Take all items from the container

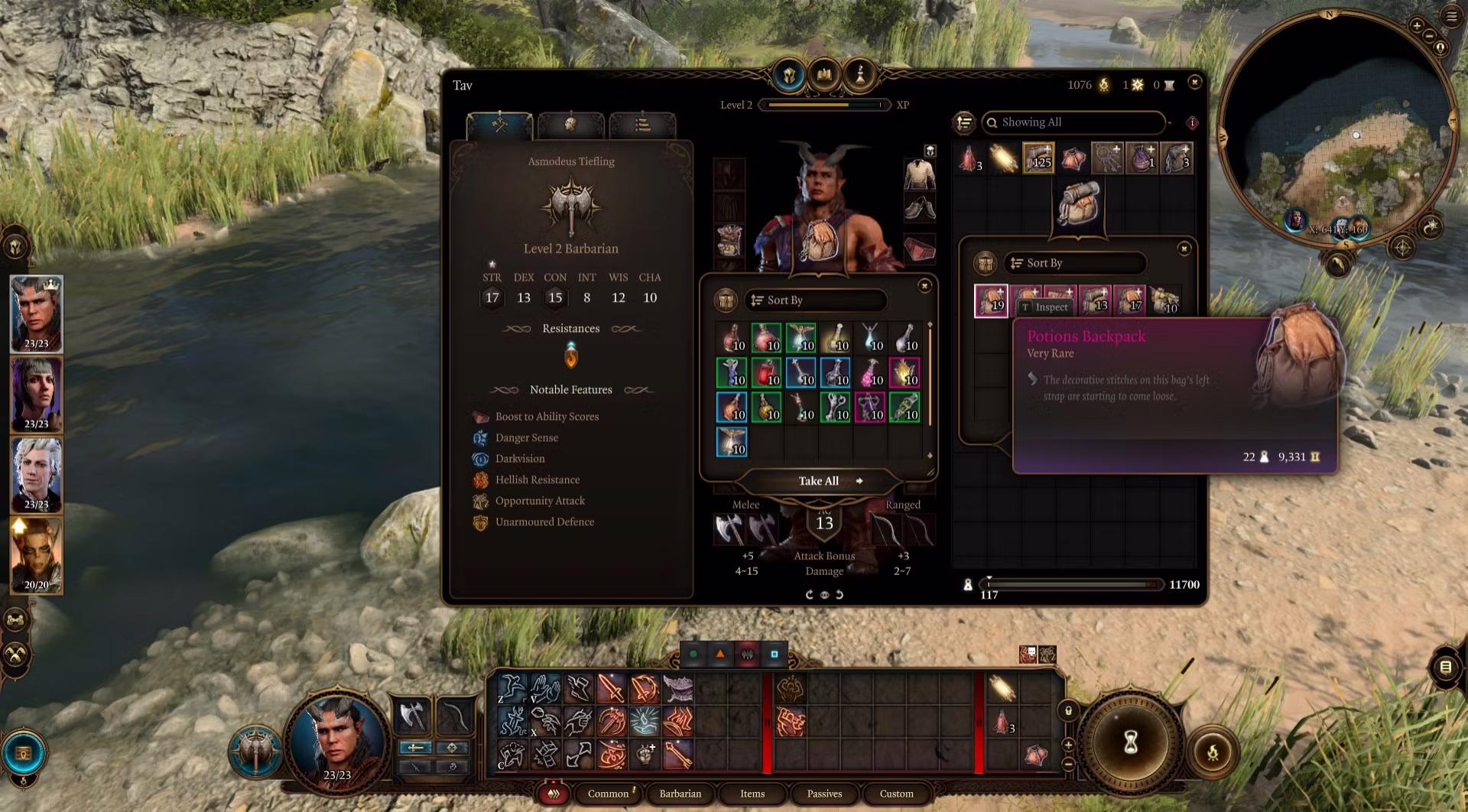point(819,481)
